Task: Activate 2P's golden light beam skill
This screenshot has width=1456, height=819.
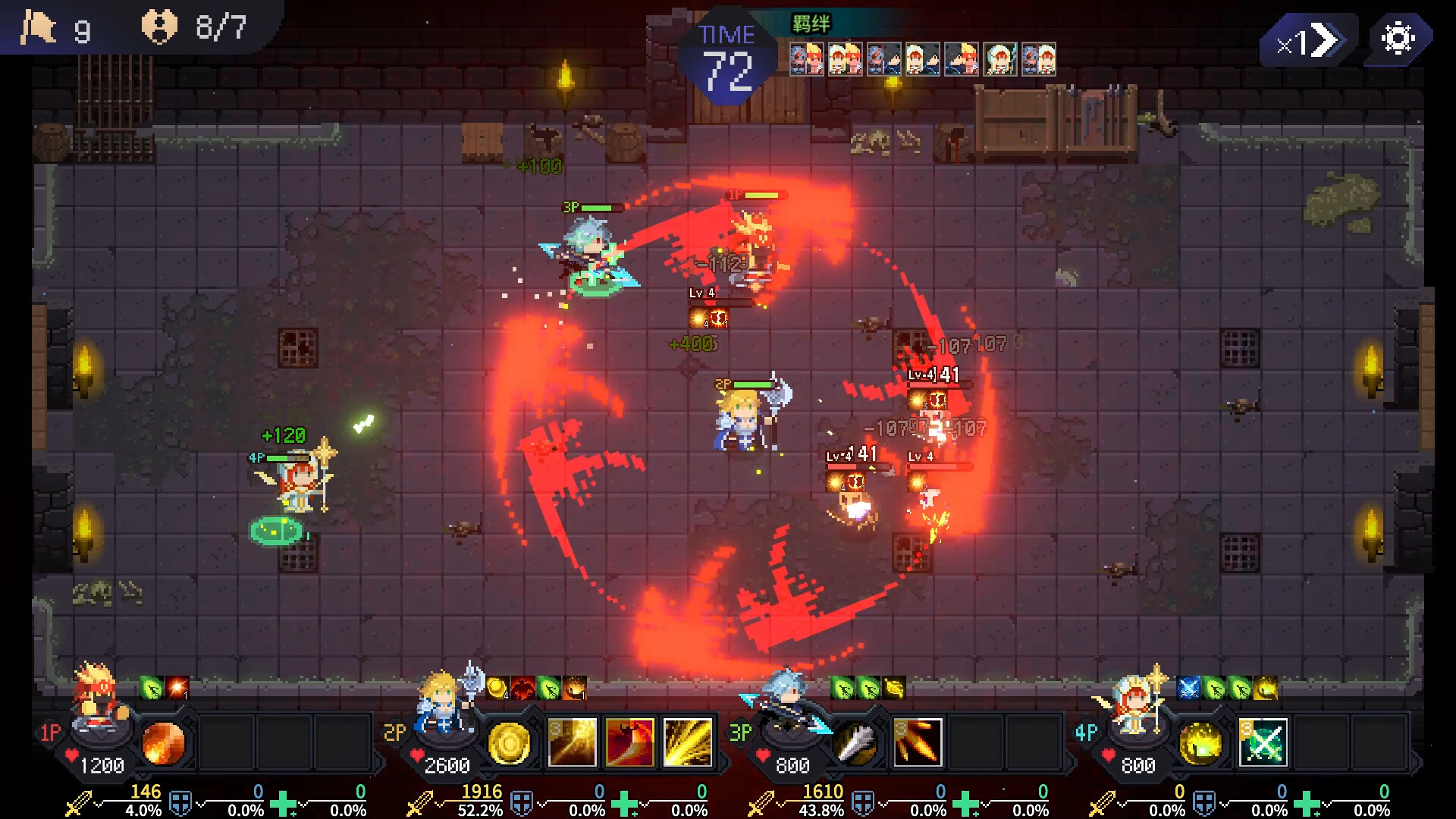Action: point(573,742)
